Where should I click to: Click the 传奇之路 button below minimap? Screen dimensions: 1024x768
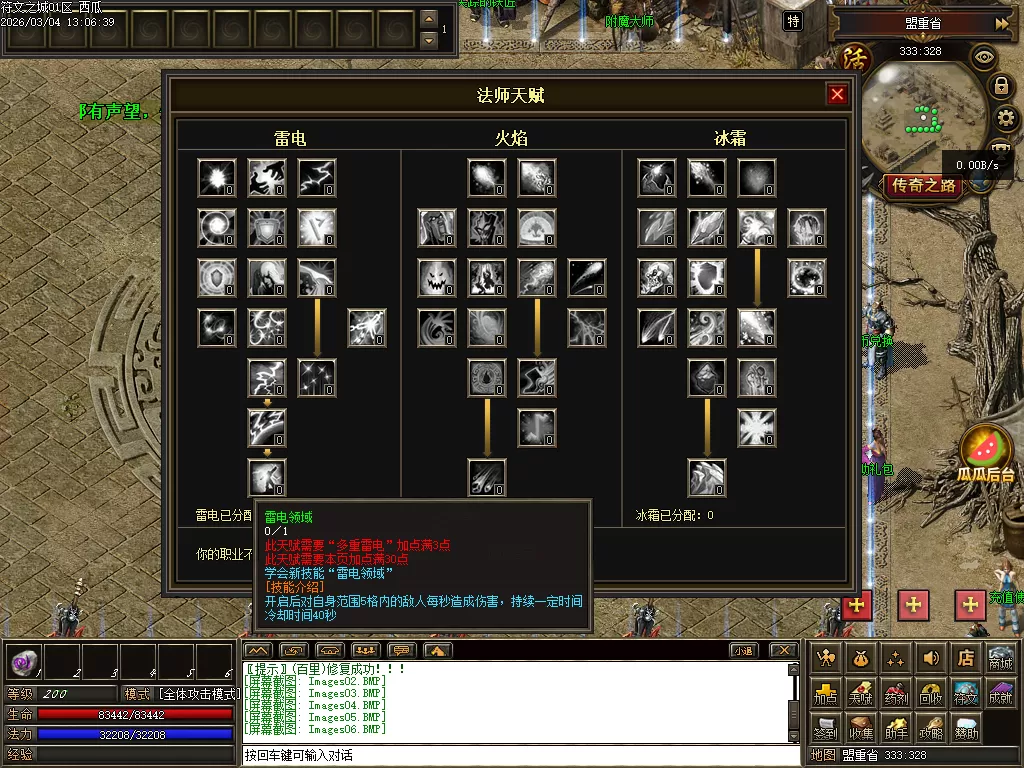[924, 186]
